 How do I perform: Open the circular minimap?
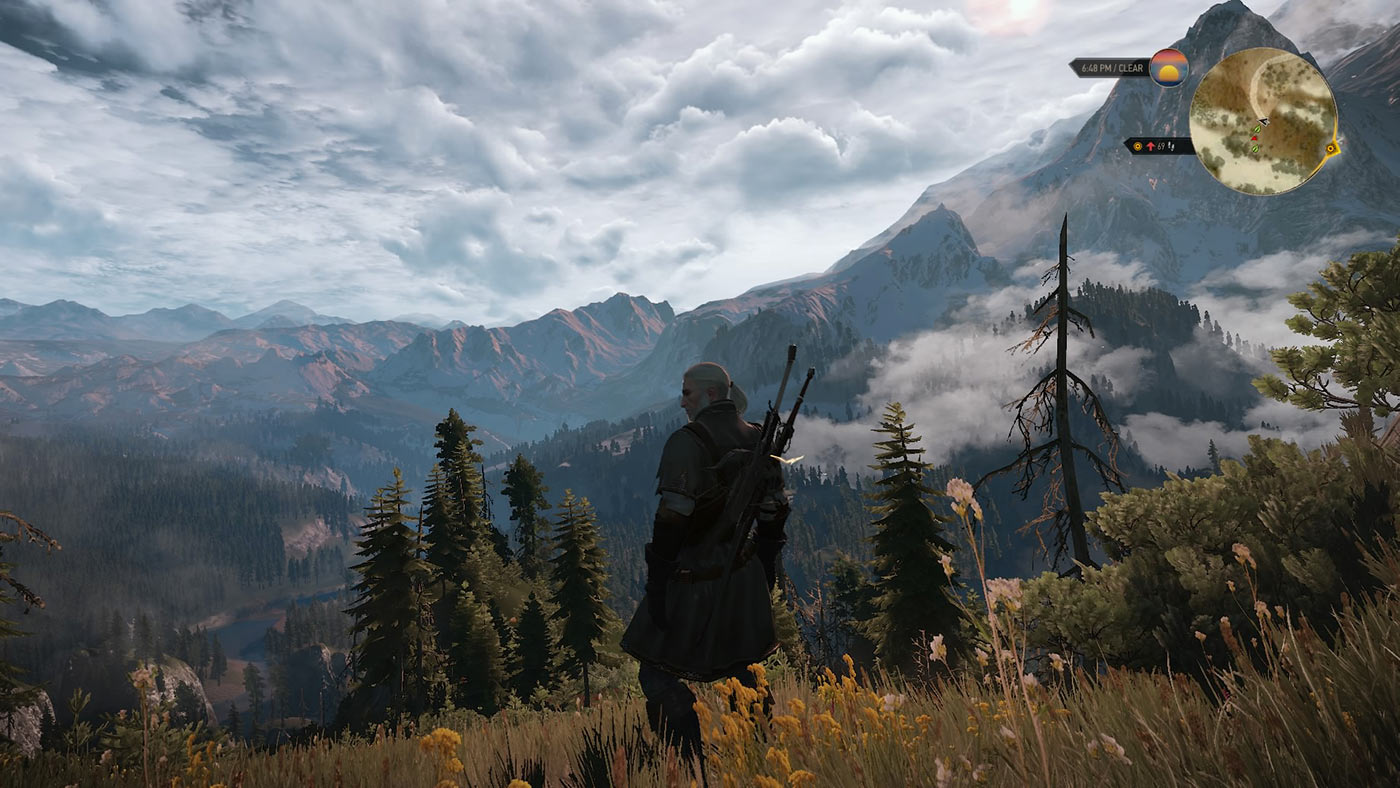1262,121
